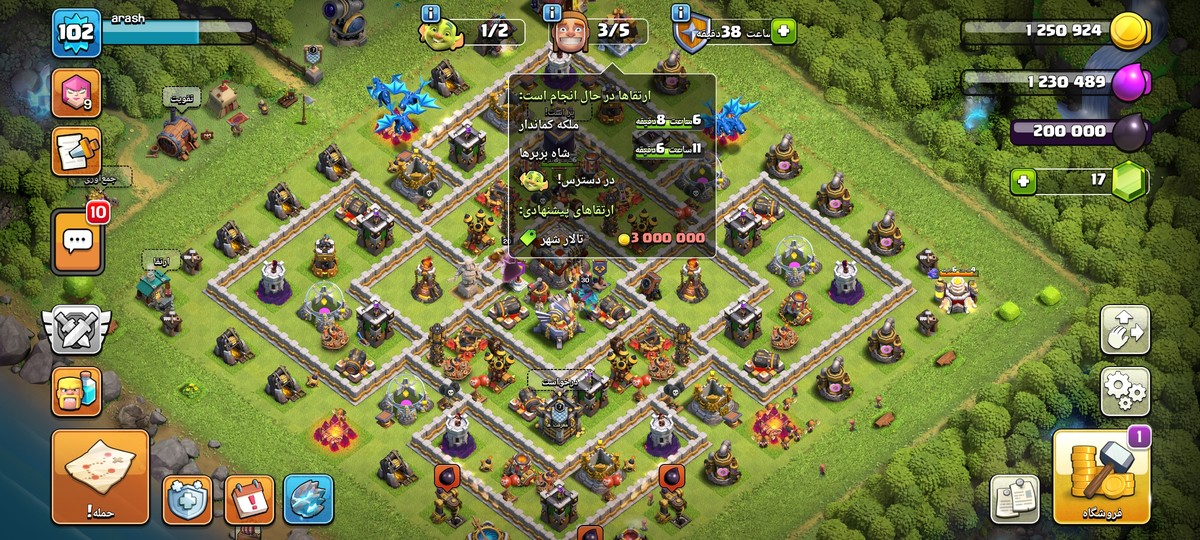This screenshot has width=1200, height=540.
Task: Open the level 102 player profile badge
Action: pyautogui.click(x=76, y=33)
